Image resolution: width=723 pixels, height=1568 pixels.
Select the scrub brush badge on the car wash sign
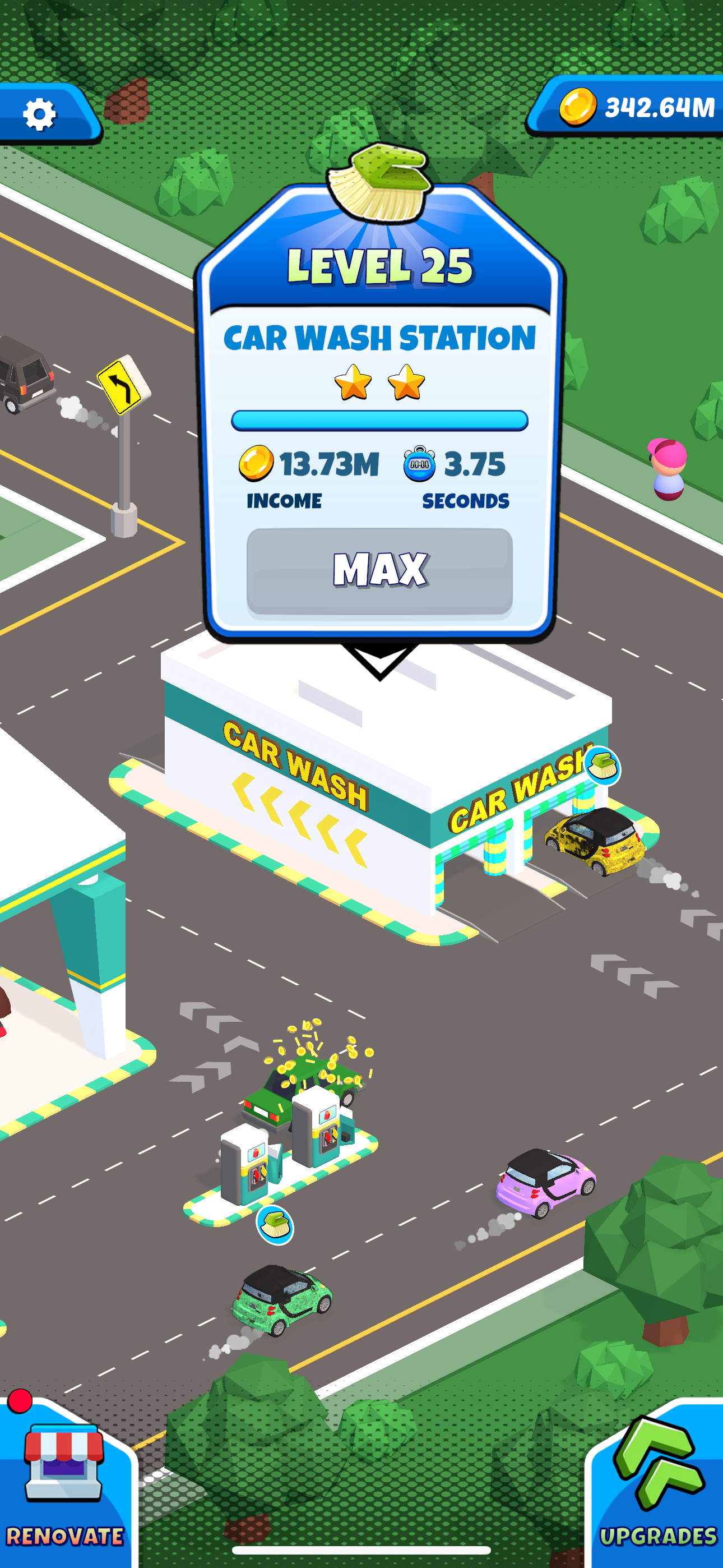[x=603, y=765]
